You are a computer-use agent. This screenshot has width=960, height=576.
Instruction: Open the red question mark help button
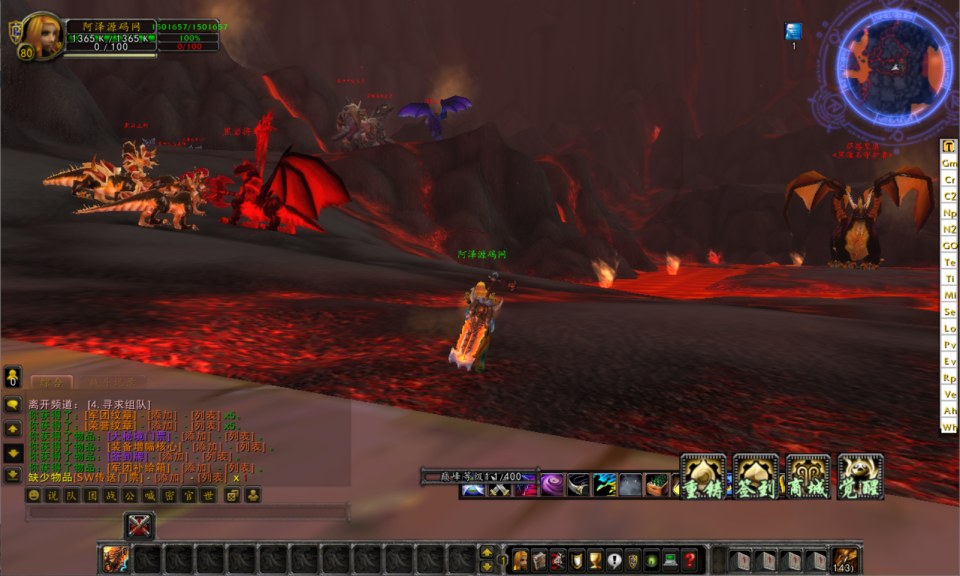(x=690, y=560)
